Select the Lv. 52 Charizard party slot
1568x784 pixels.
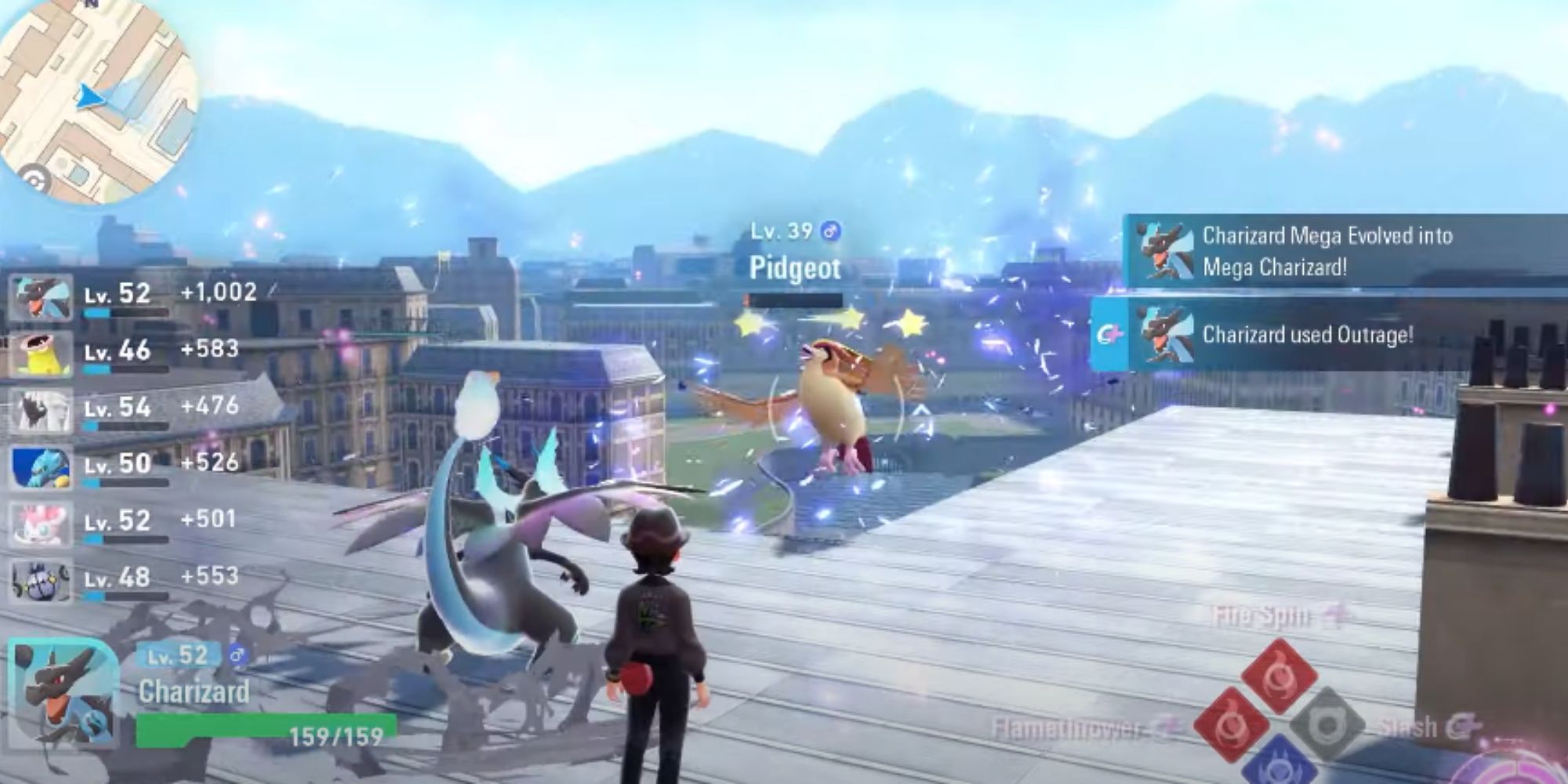click(41, 298)
